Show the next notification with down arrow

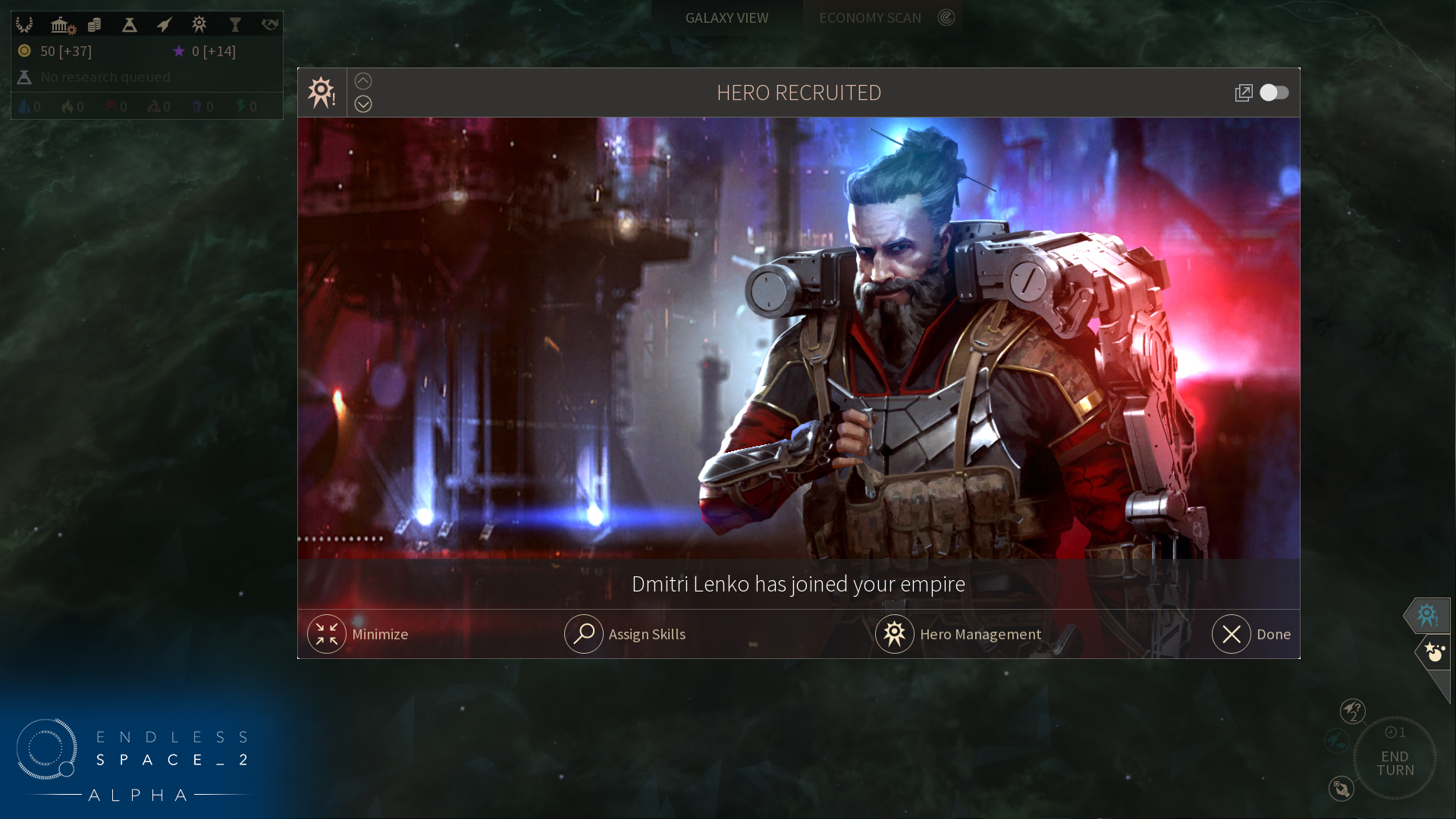tap(363, 104)
